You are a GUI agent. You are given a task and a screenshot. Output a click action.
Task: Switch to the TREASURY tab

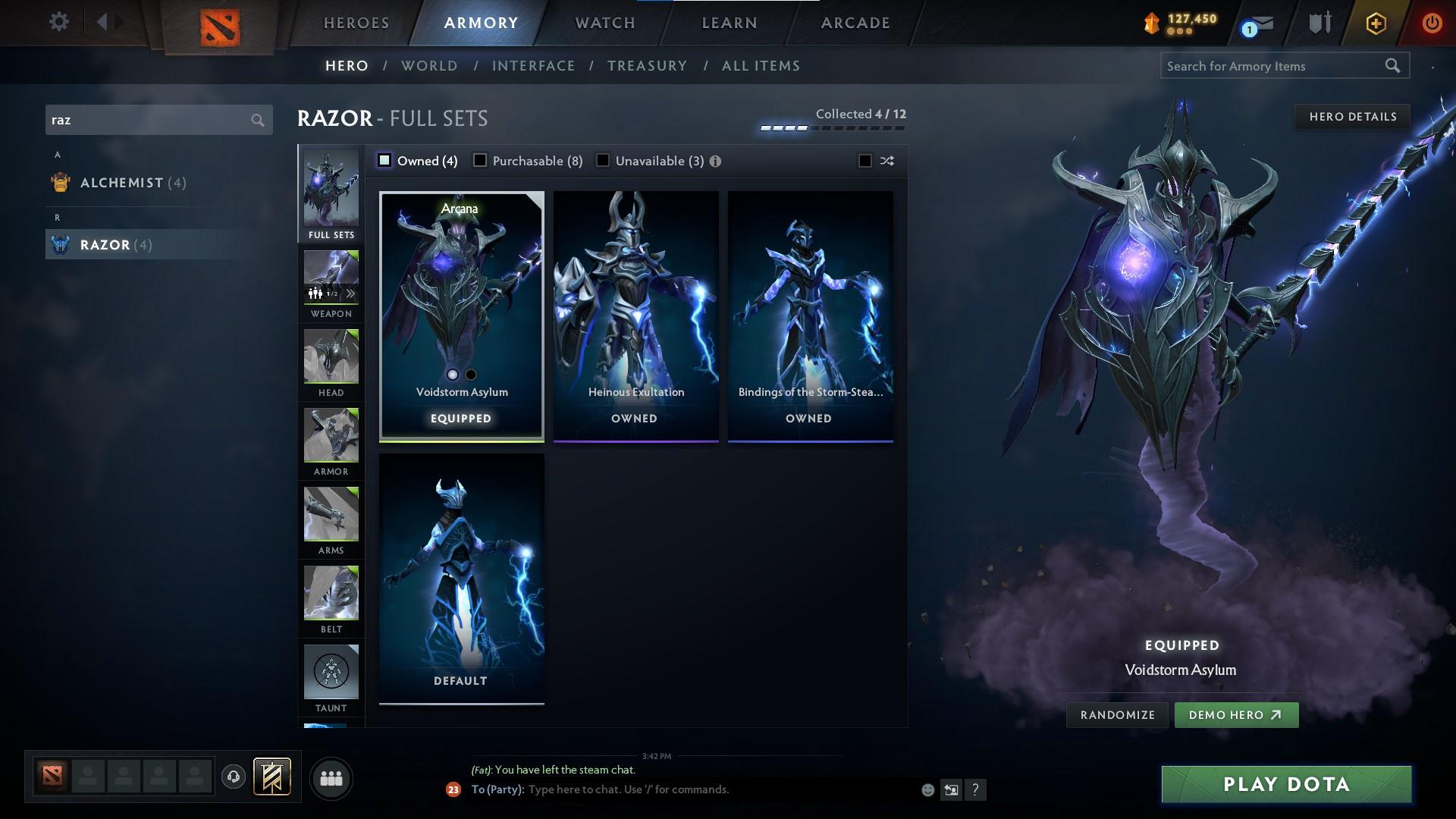(647, 66)
